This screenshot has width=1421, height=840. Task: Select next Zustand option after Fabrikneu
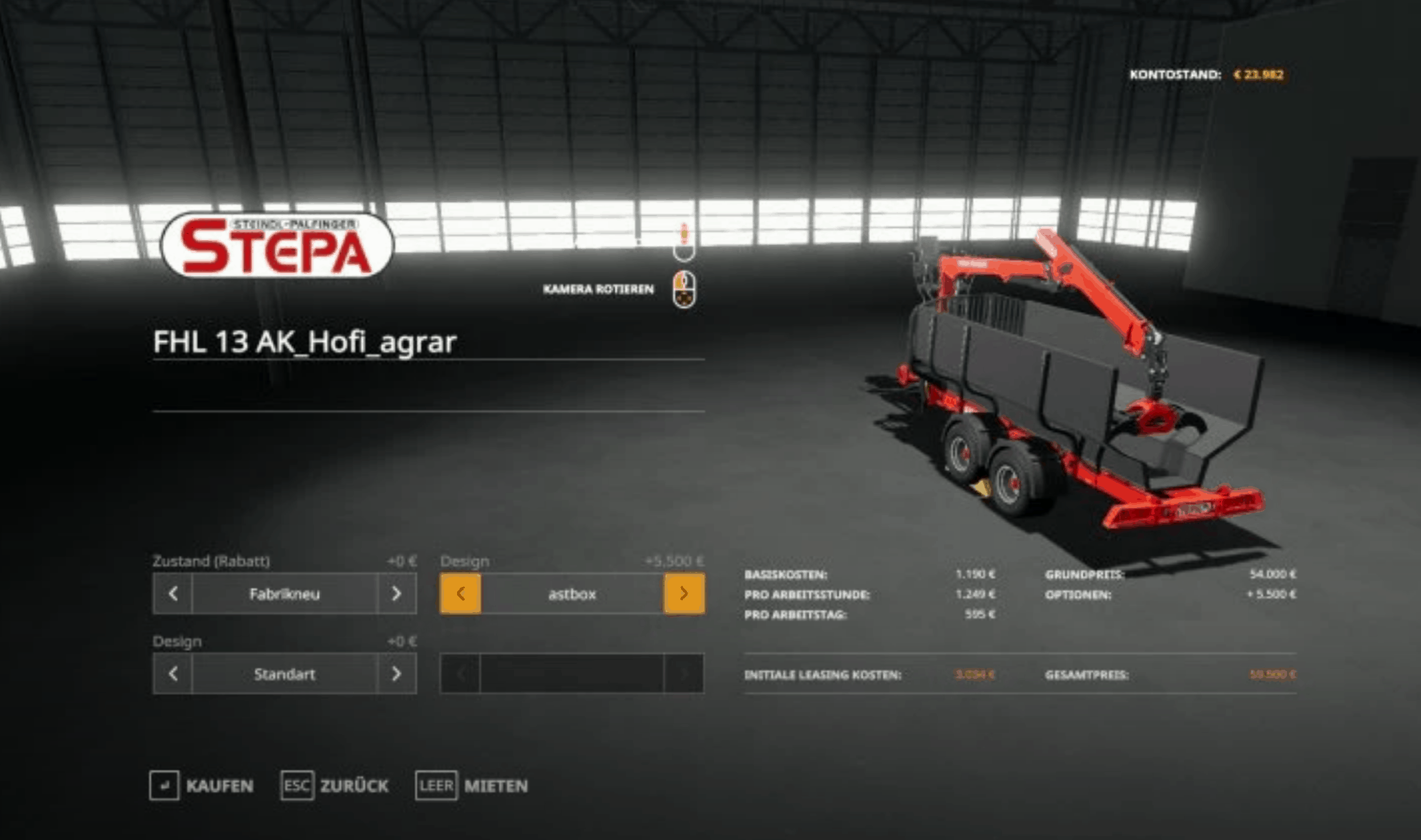click(x=396, y=593)
